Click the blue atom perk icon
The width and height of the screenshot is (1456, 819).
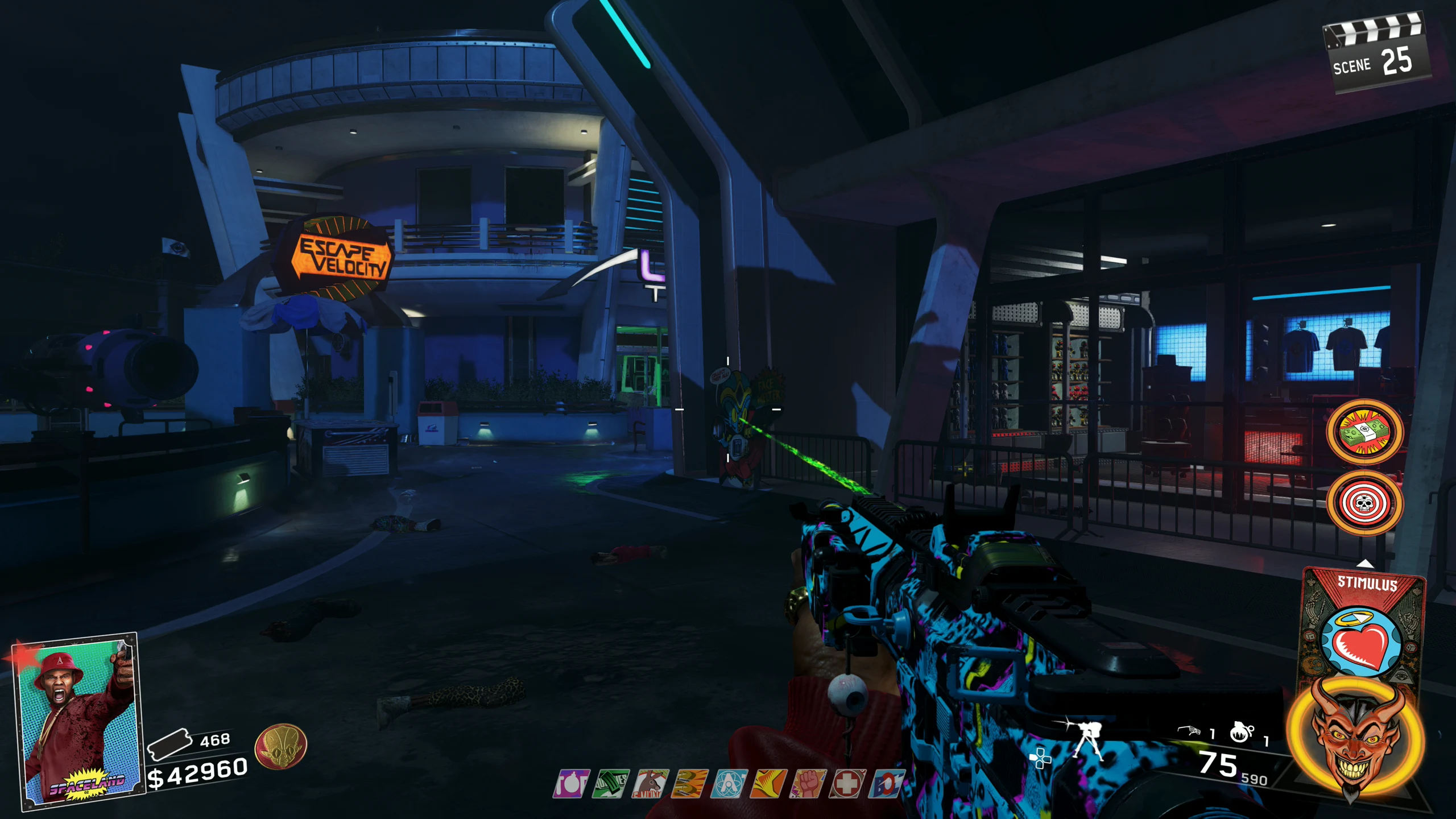pos(729,784)
